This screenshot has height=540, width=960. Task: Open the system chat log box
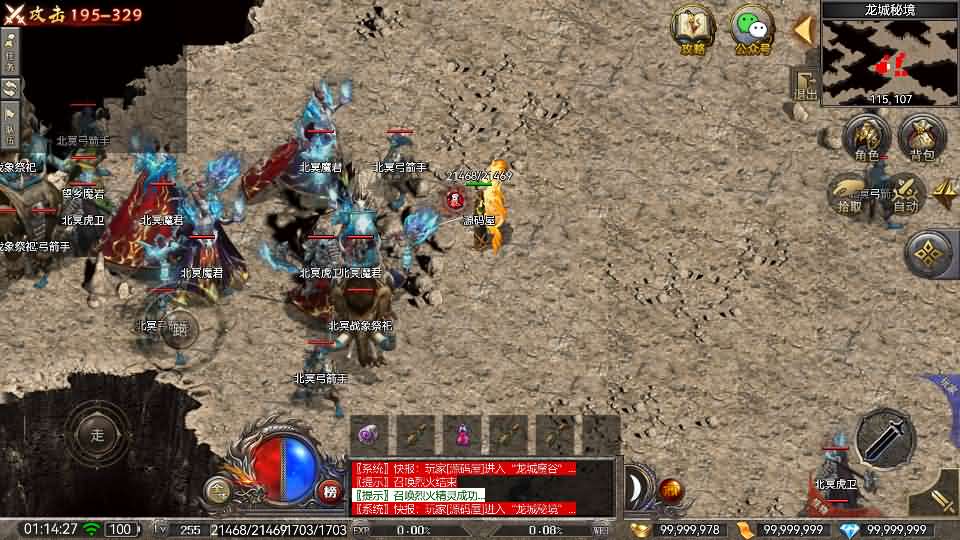484,487
